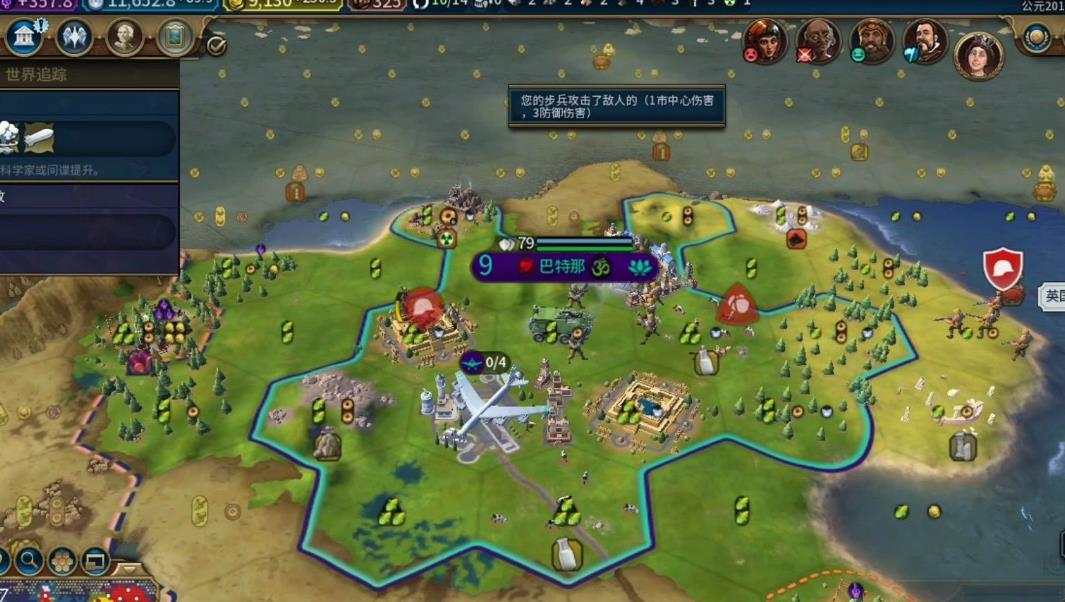Select the turbaned leader with the green smiley
The image size is (1065, 602).
click(x=871, y=42)
